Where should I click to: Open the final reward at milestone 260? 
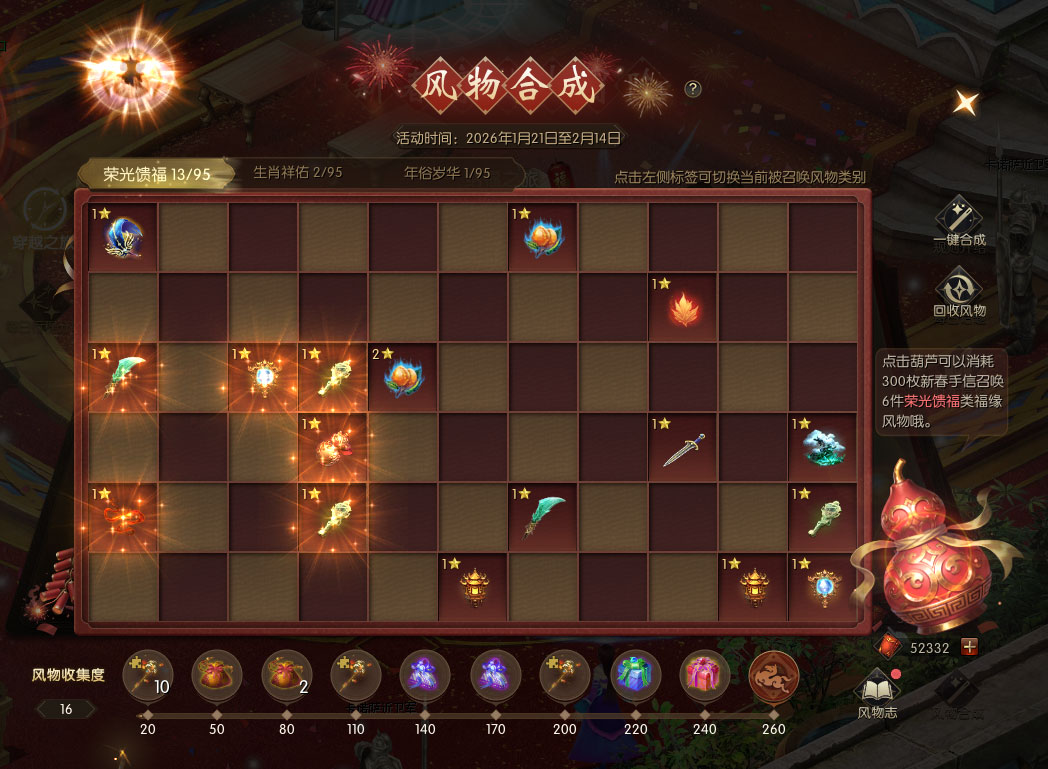(x=774, y=675)
